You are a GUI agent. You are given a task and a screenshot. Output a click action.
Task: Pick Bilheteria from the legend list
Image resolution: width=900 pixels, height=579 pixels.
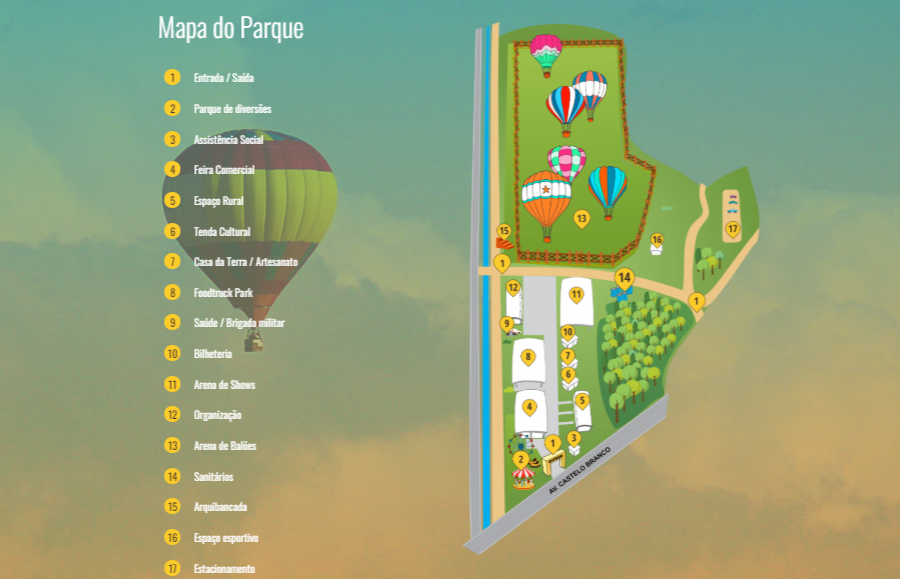click(212, 354)
